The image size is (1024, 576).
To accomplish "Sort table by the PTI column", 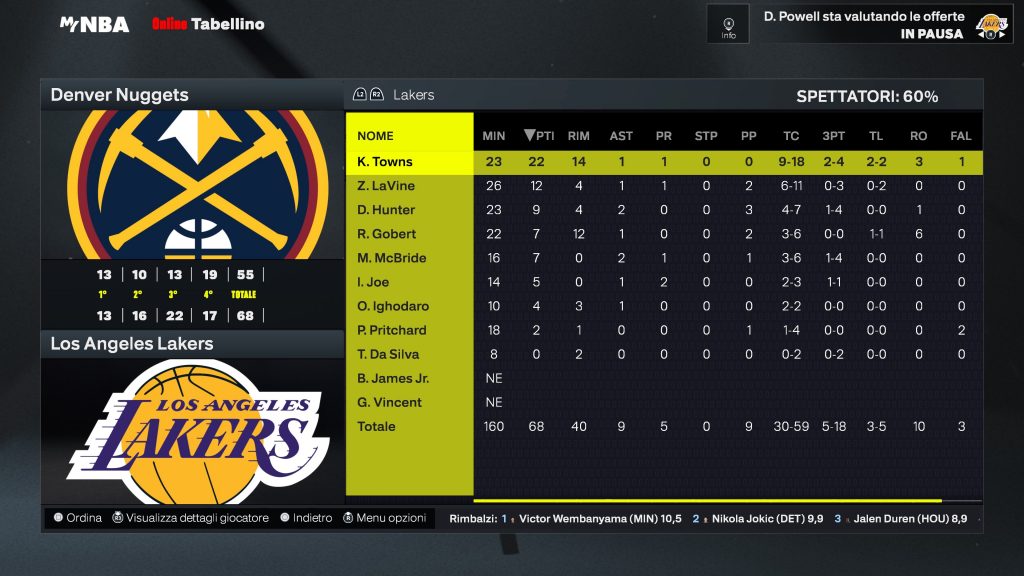I will (x=540, y=136).
